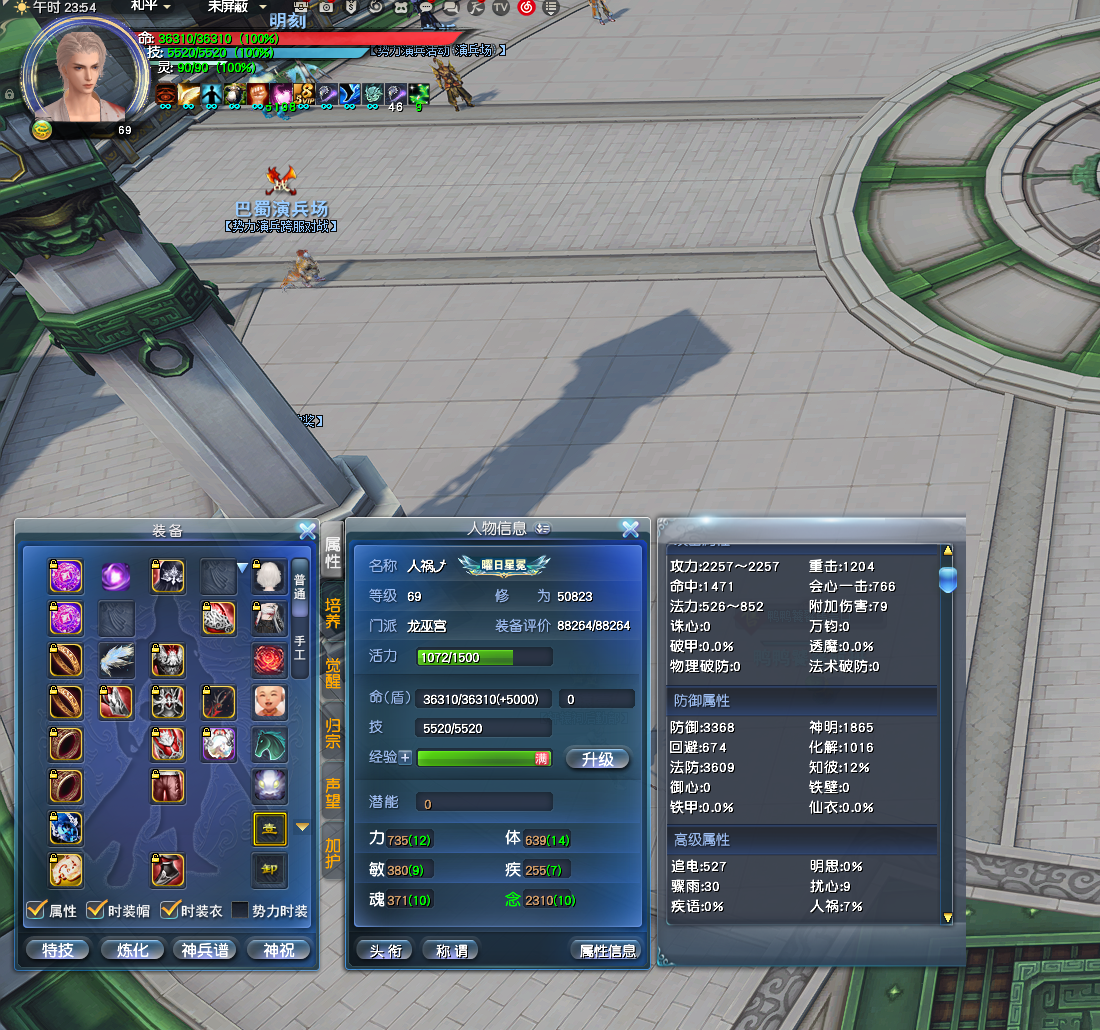Open the 特技 special skills button
Image resolution: width=1100 pixels, height=1030 pixels.
point(58,949)
